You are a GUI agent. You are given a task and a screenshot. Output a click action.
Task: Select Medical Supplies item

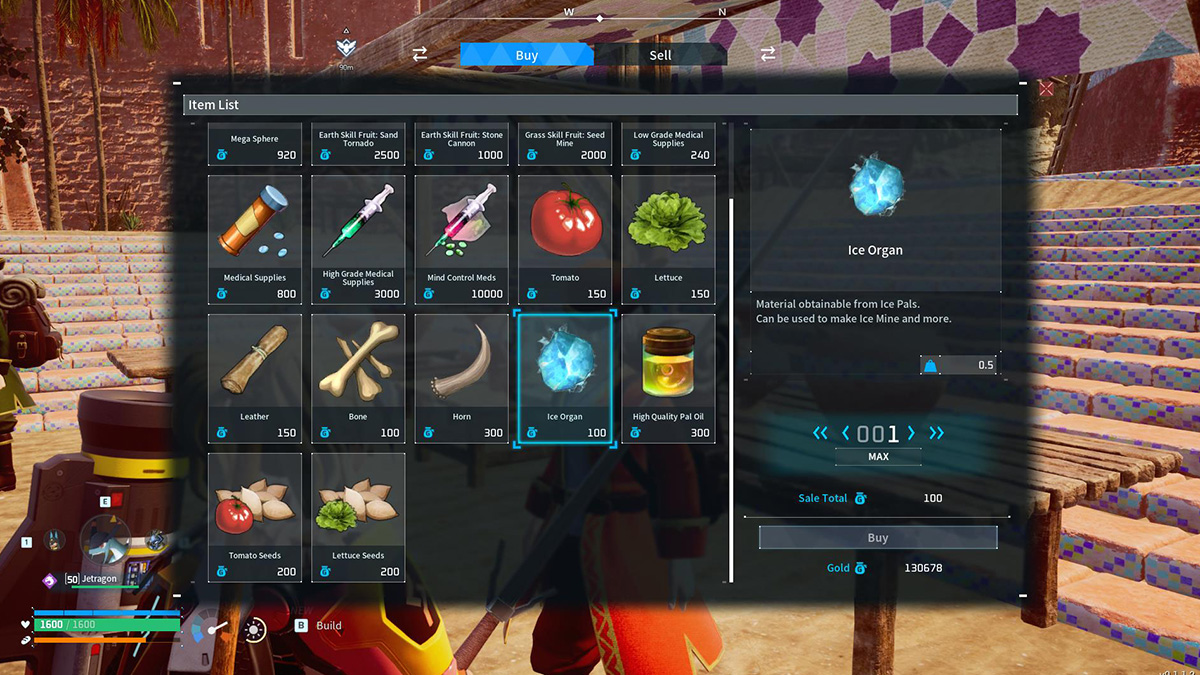point(255,239)
